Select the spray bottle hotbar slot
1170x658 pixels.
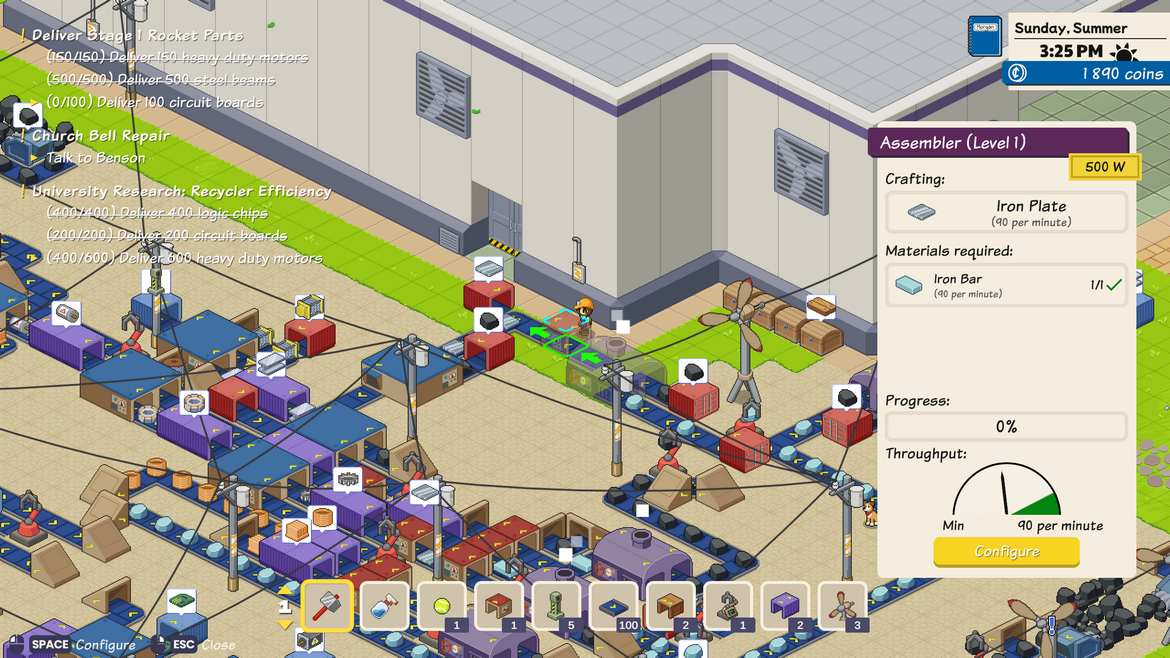(385, 606)
